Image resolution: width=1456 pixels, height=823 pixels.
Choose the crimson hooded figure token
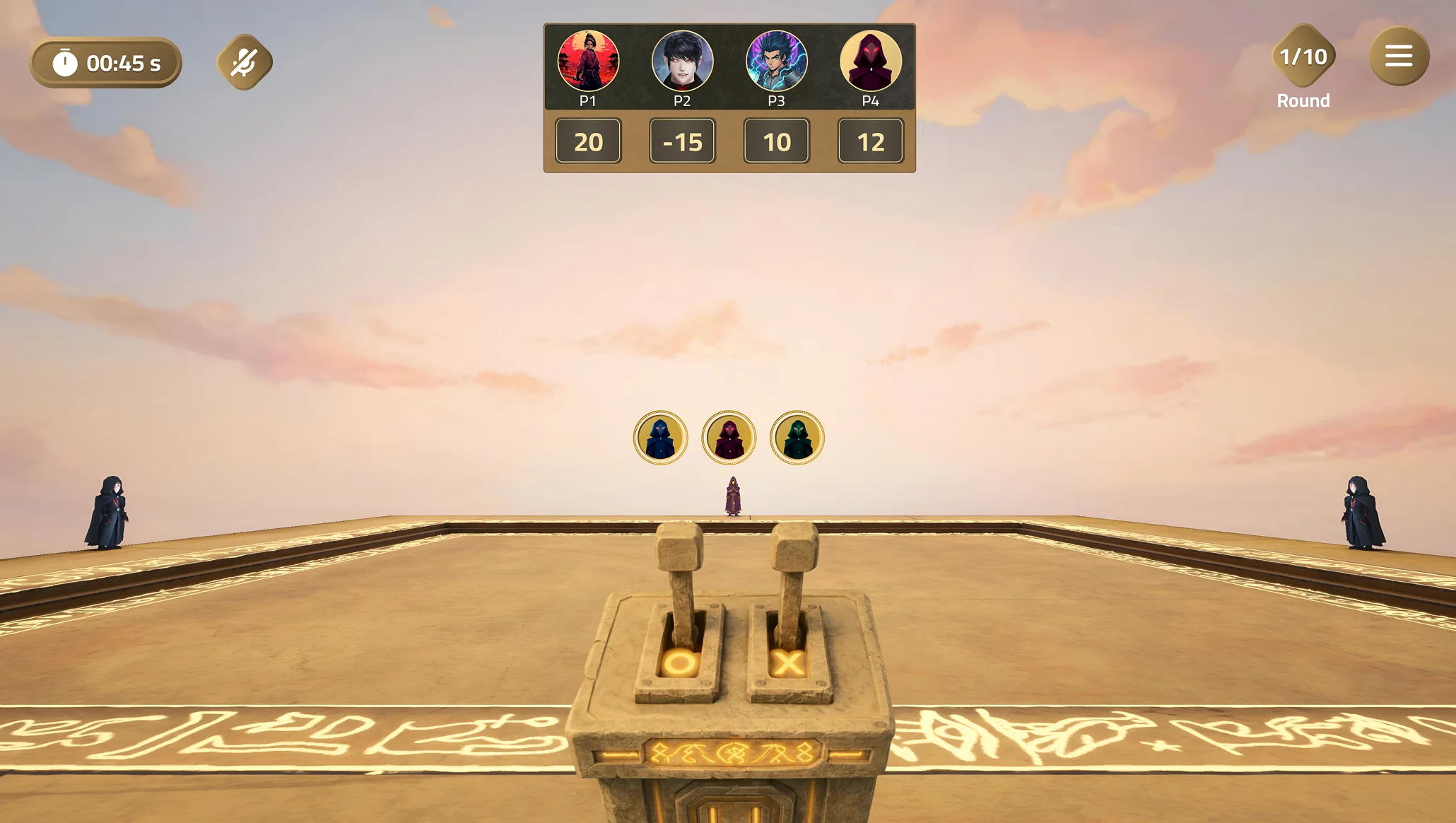(x=729, y=438)
